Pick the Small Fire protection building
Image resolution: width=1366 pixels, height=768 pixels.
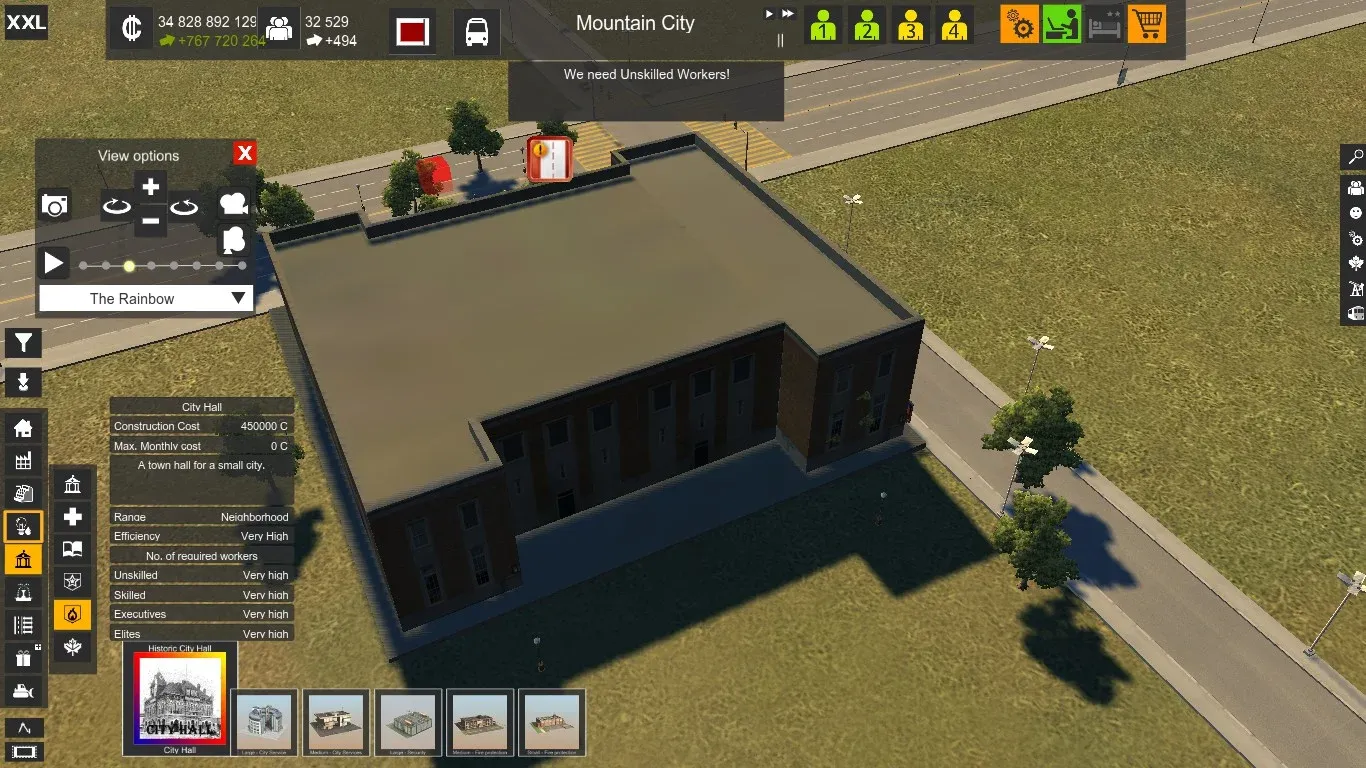(552, 722)
